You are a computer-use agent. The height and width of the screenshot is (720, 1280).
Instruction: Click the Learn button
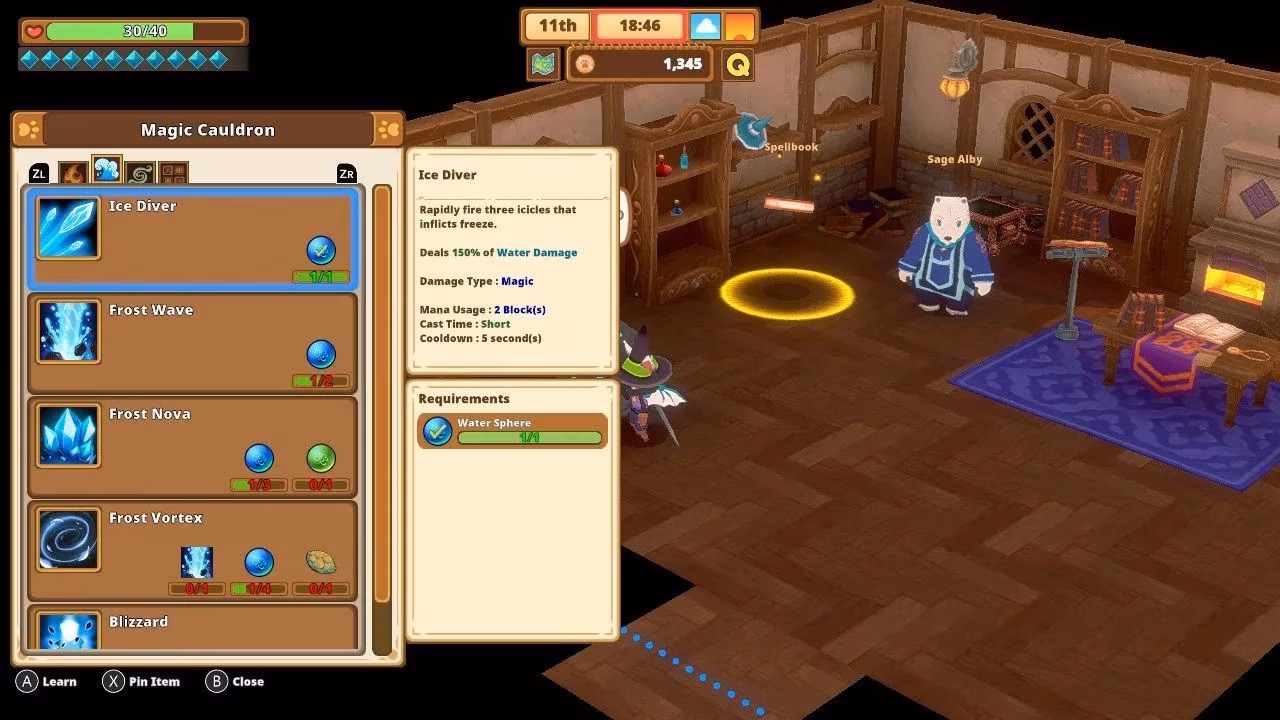(47, 682)
